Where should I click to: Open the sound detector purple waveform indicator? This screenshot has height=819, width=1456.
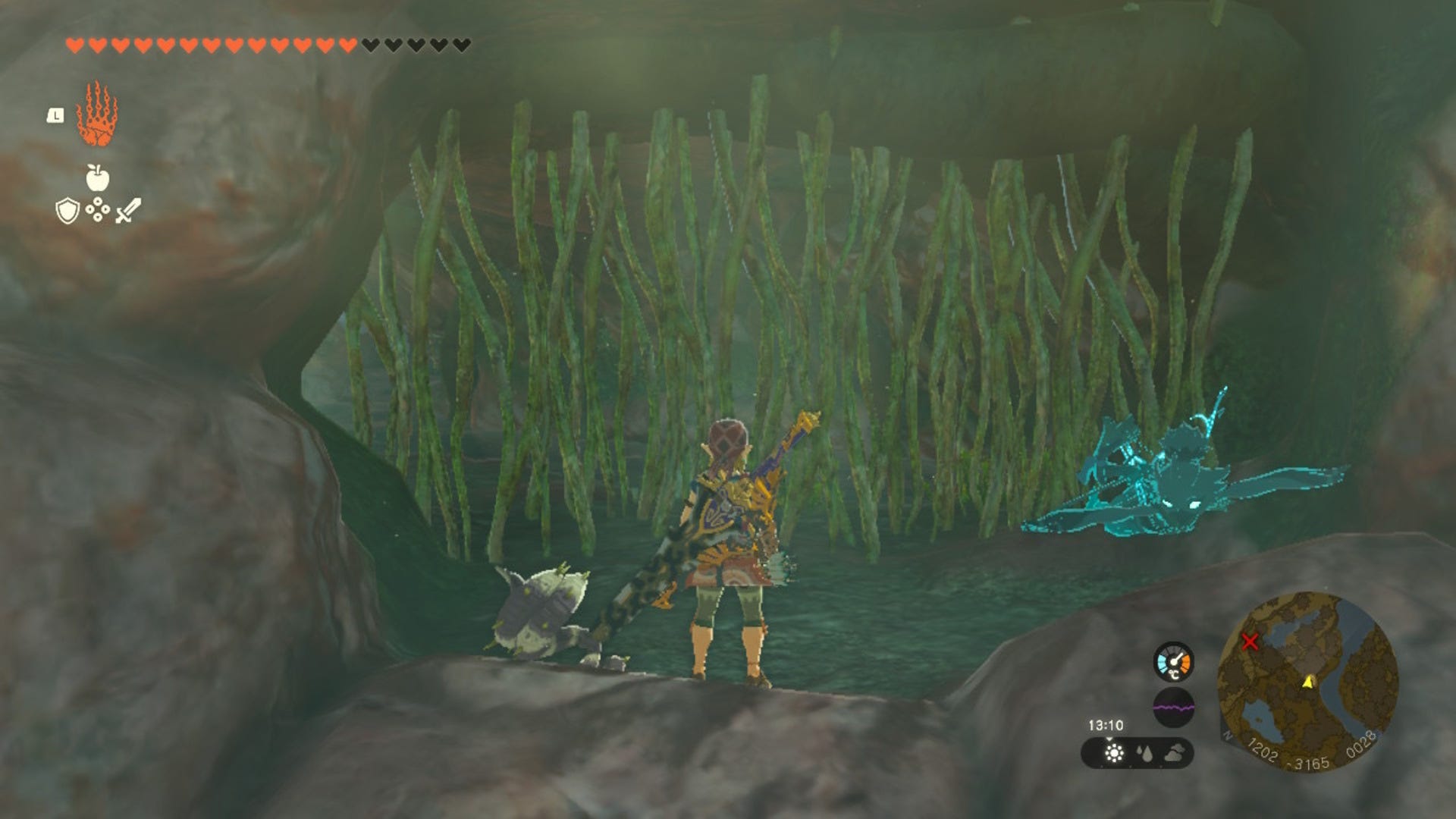(x=1174, y=707)
